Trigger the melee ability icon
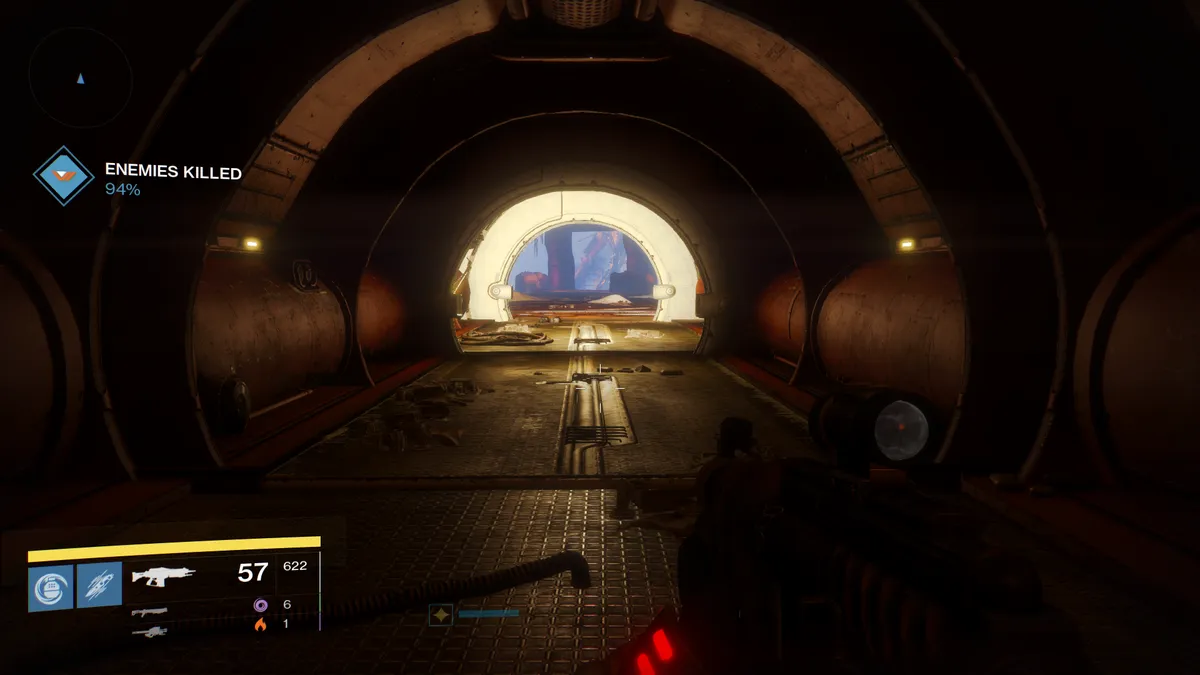The image size is (1200, 675). pyautogui.click(x=100, y=585)
